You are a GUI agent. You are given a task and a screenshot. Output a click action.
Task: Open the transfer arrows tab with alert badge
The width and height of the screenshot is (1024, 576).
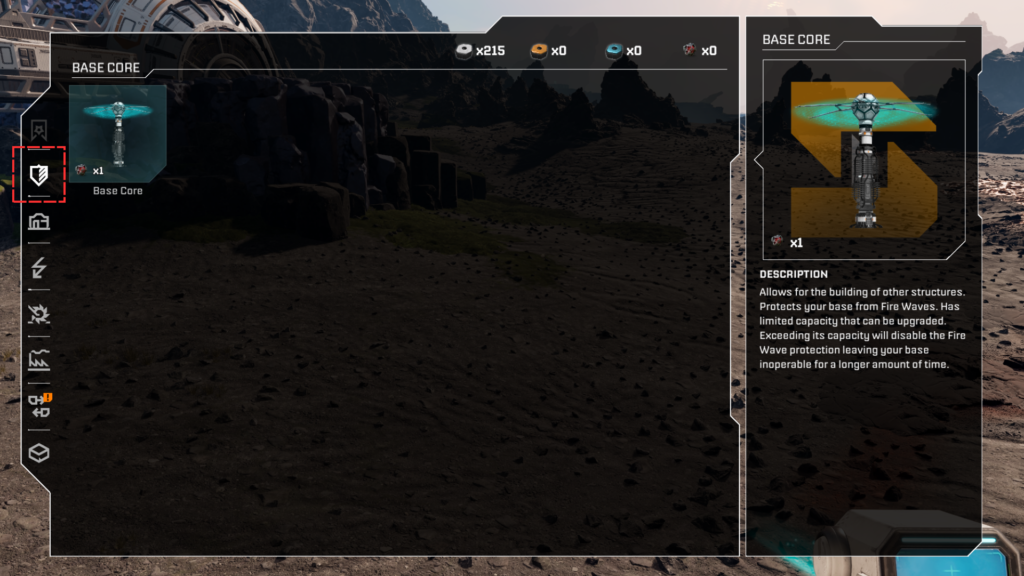40,406
